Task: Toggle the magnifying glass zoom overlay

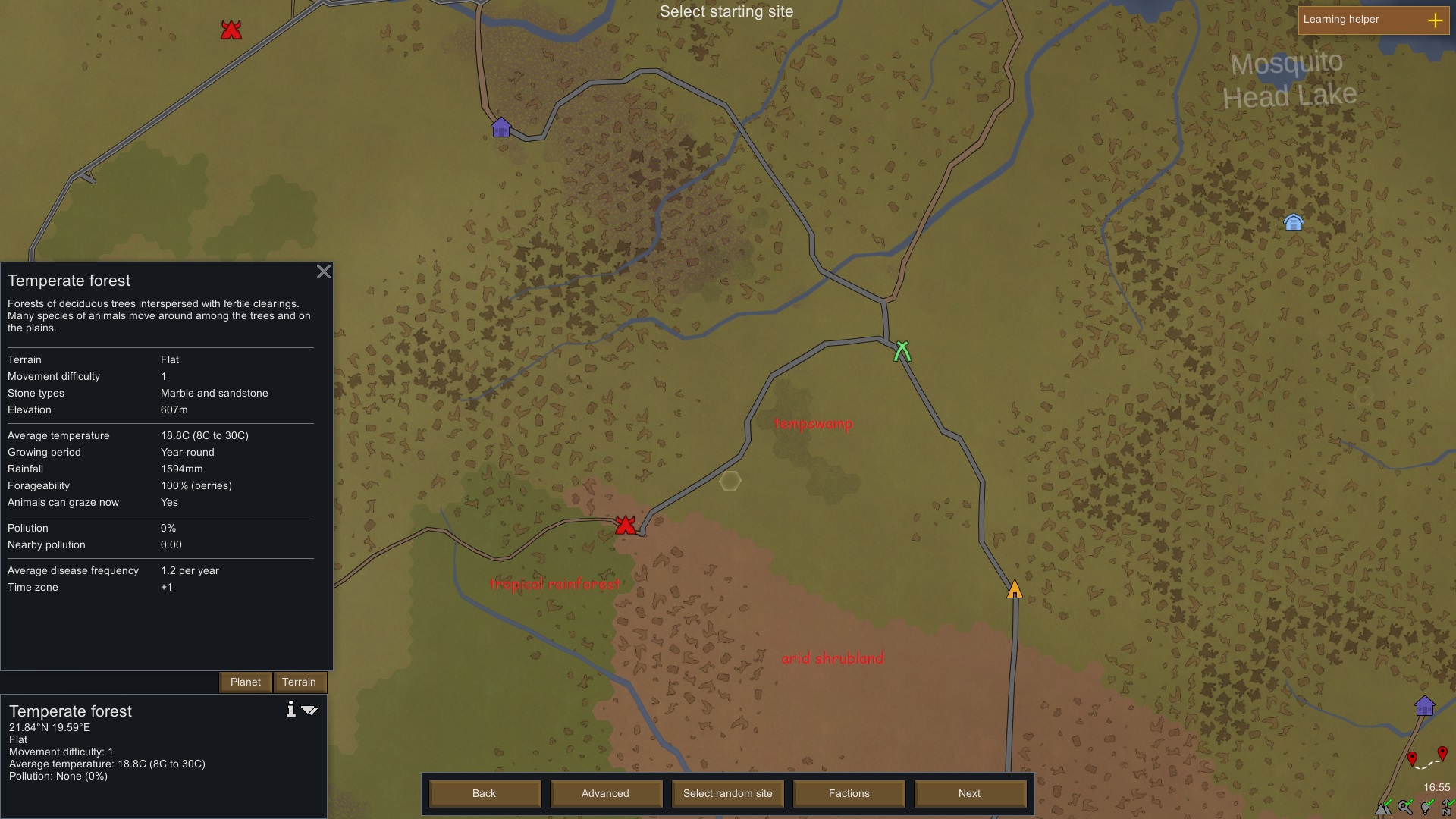Action: pos(1405,808)
